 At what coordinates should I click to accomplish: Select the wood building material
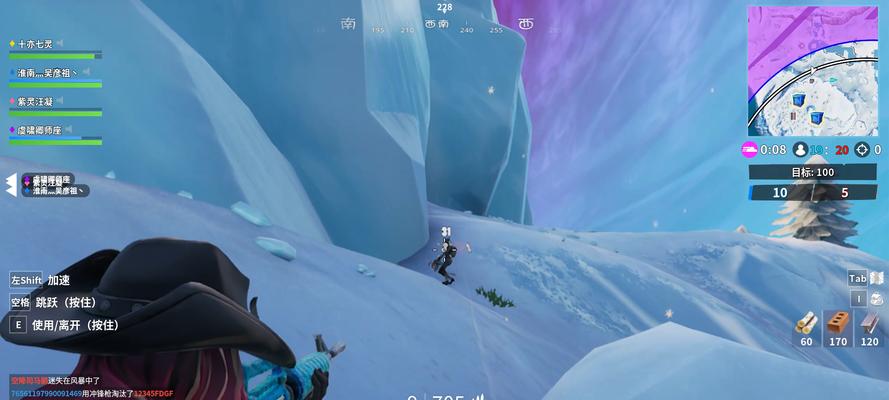click(806, 323)
